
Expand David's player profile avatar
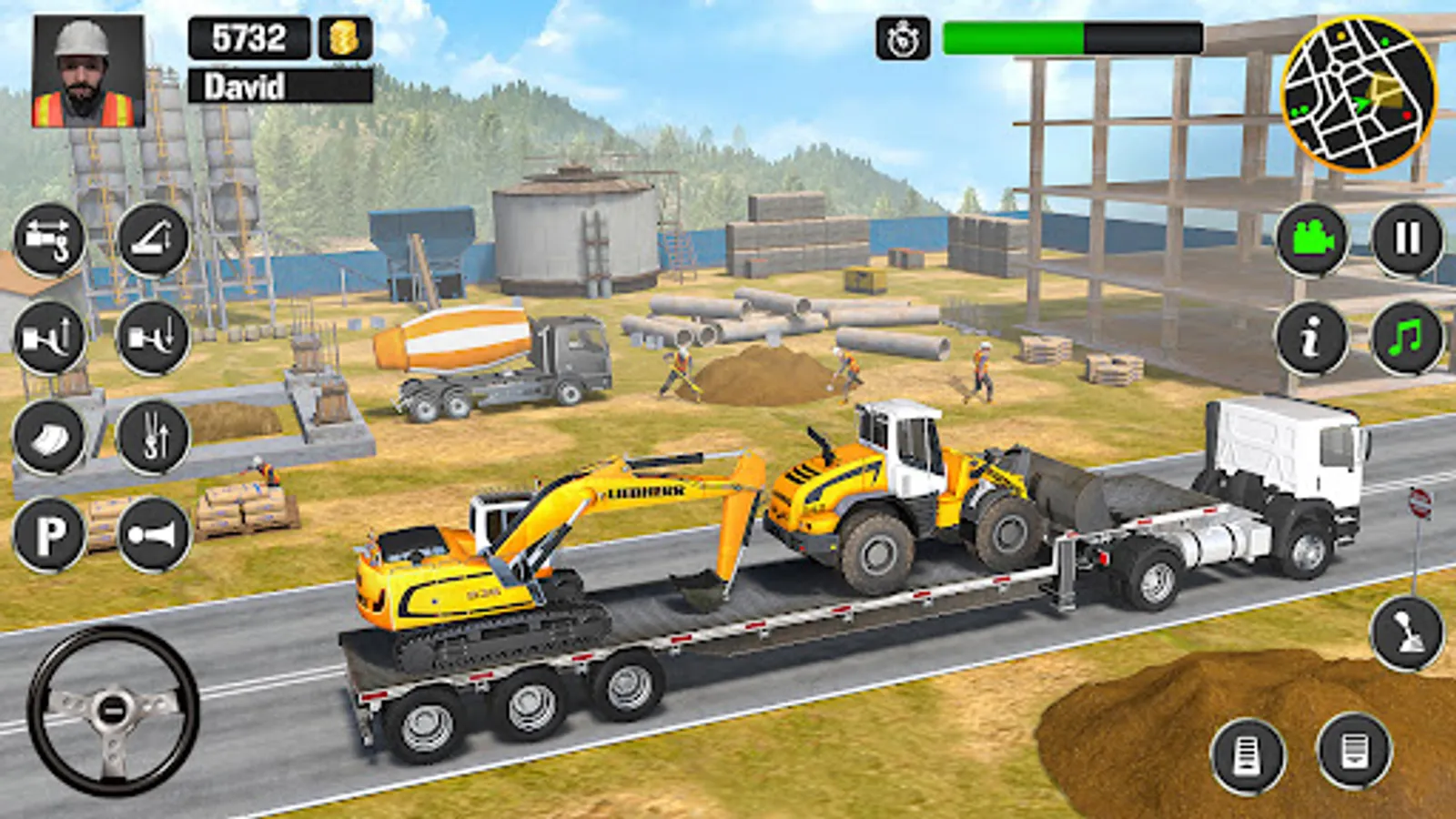88,68
